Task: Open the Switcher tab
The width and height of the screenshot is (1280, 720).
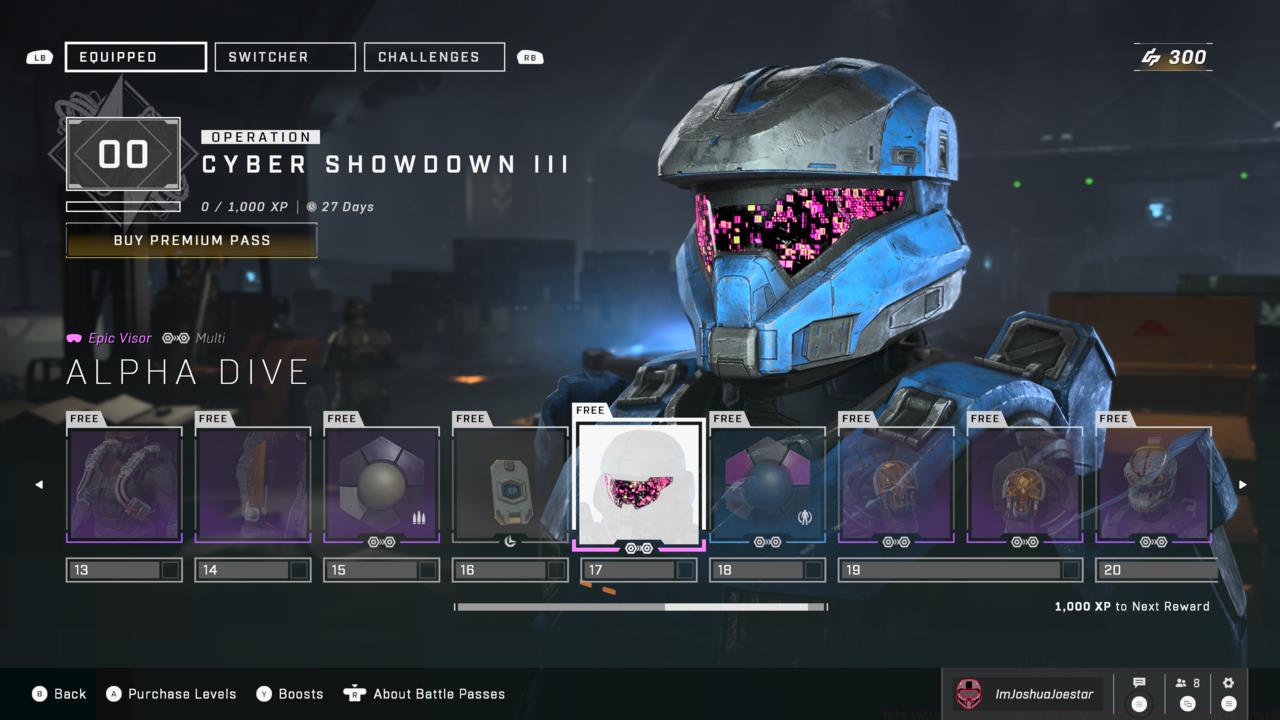Action: pos(285,57)
